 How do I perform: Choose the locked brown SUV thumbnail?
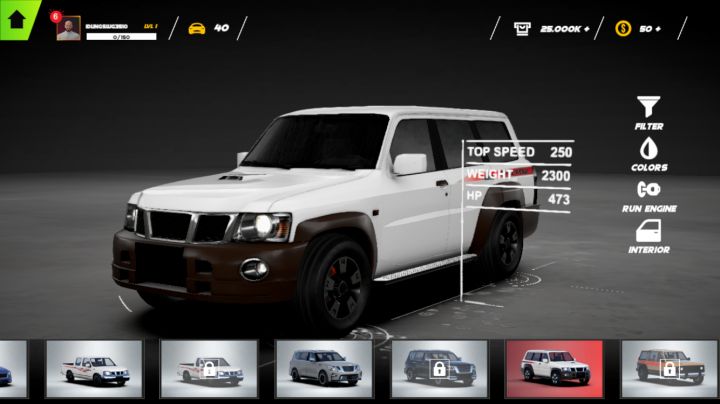tap(668, 369)
